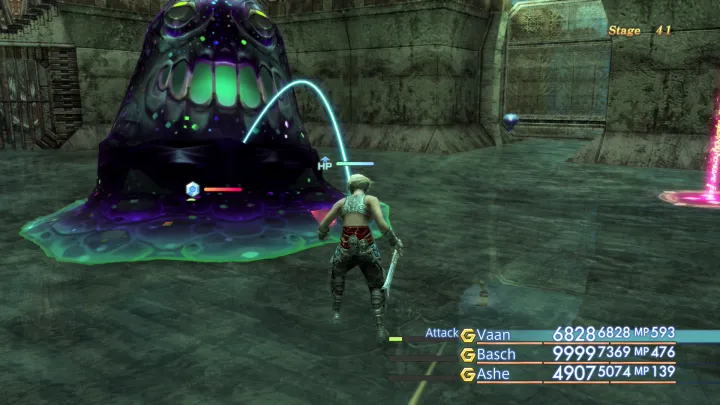Toggle the gambit icon beside Vaan
720x405 pixels.
[x=467, y=335]
